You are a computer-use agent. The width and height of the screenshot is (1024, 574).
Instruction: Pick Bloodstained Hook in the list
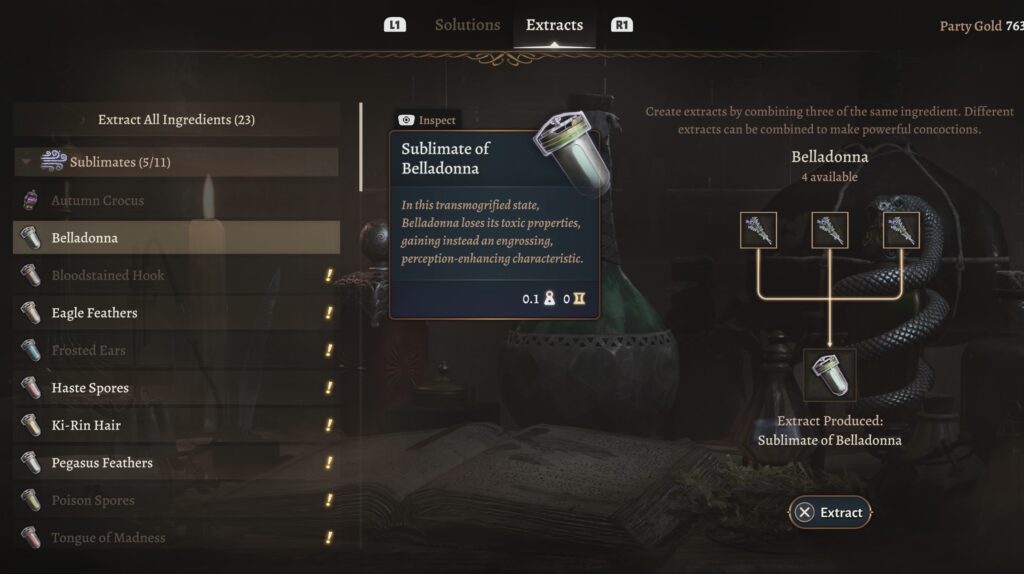click(x=108, y=276)
